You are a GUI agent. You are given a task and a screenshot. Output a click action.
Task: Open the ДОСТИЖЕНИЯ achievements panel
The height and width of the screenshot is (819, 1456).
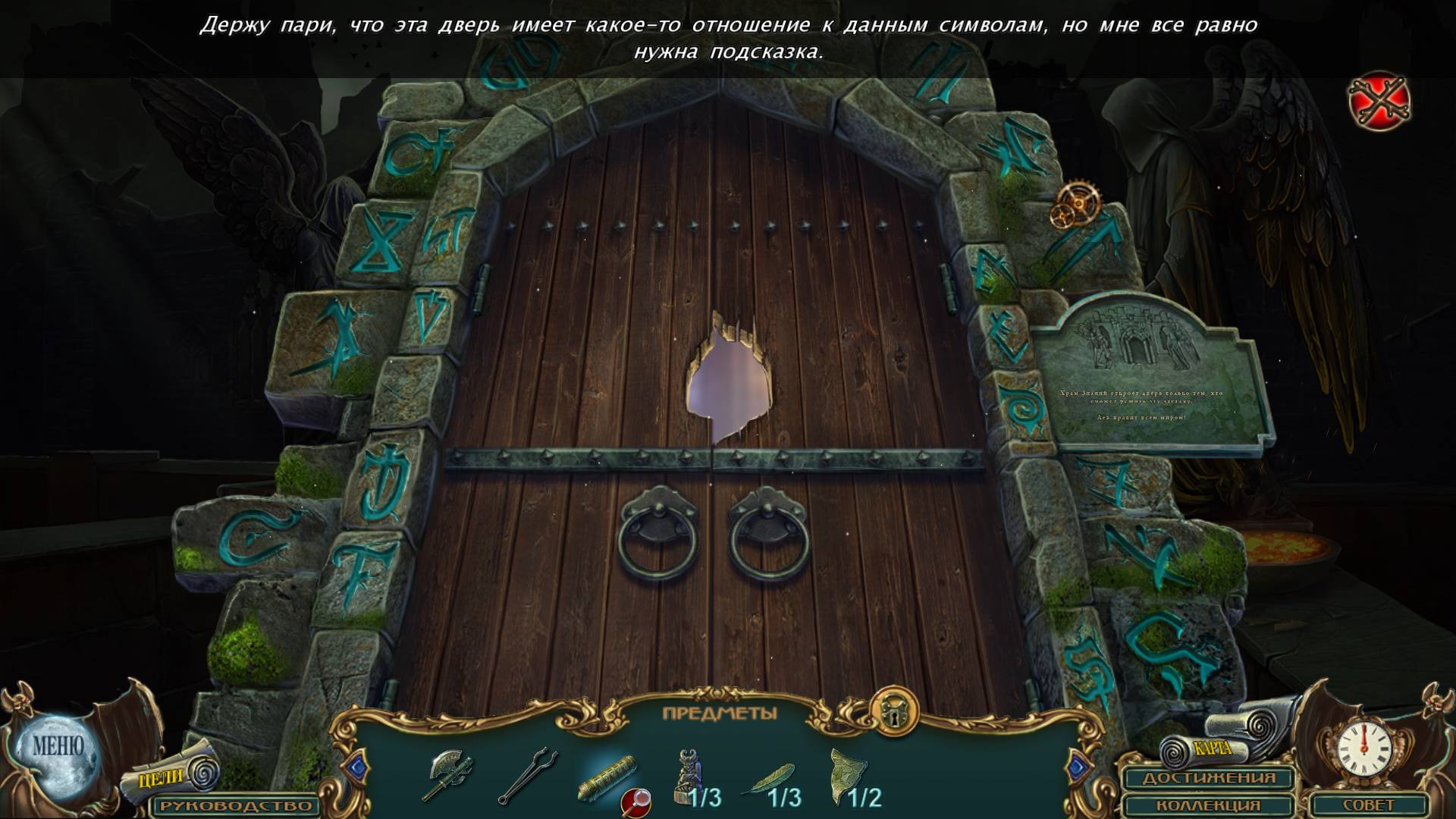(x=1209, y=778)
